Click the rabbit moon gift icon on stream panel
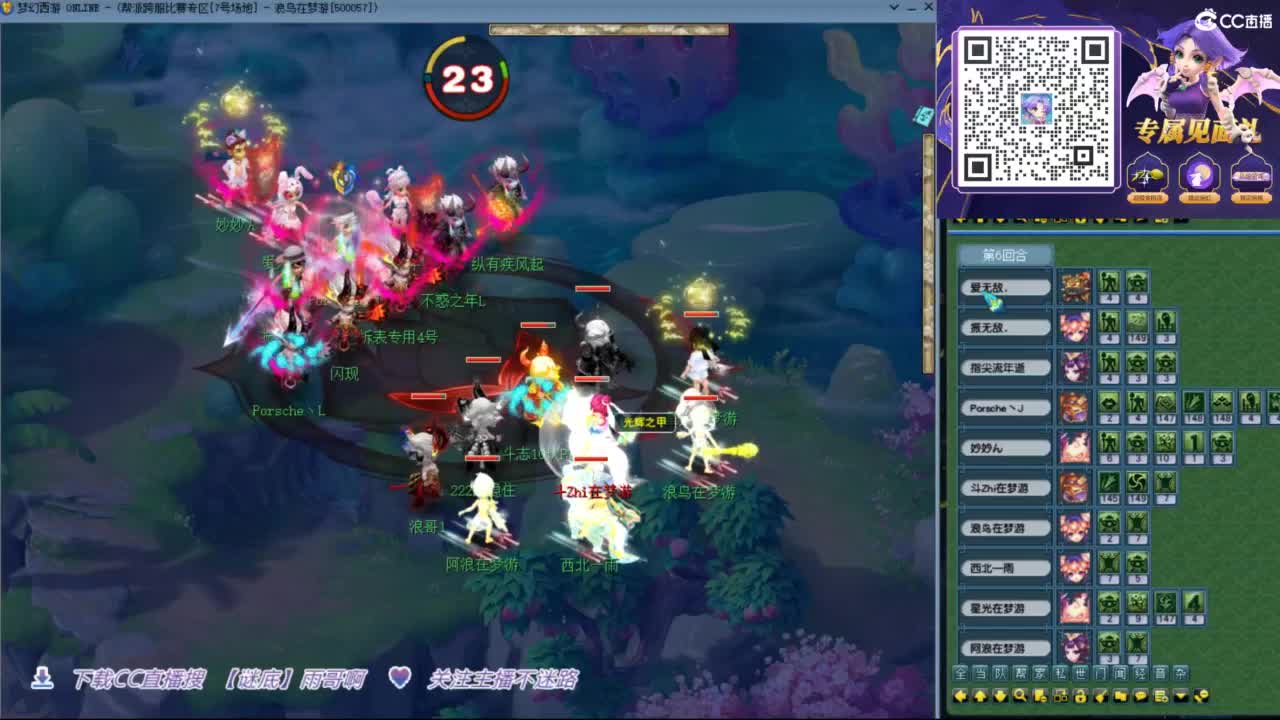This screenshot has width=1280, height=720. coord(1198,175)
